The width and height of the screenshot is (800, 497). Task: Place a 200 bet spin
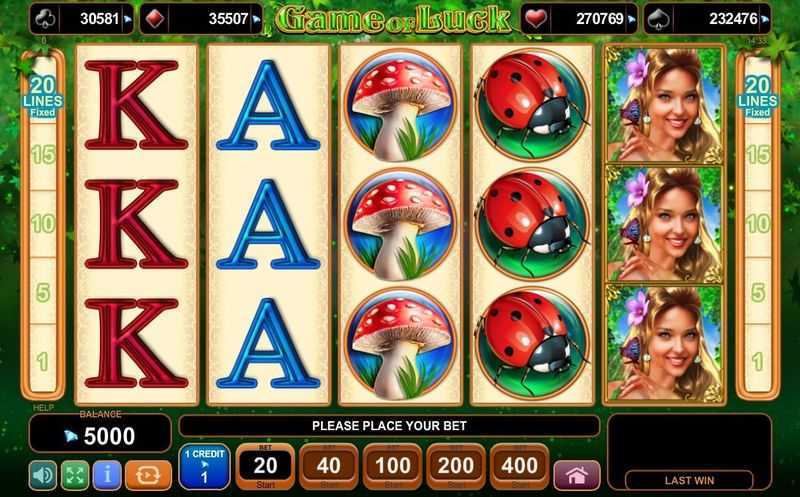coord(456,466)
